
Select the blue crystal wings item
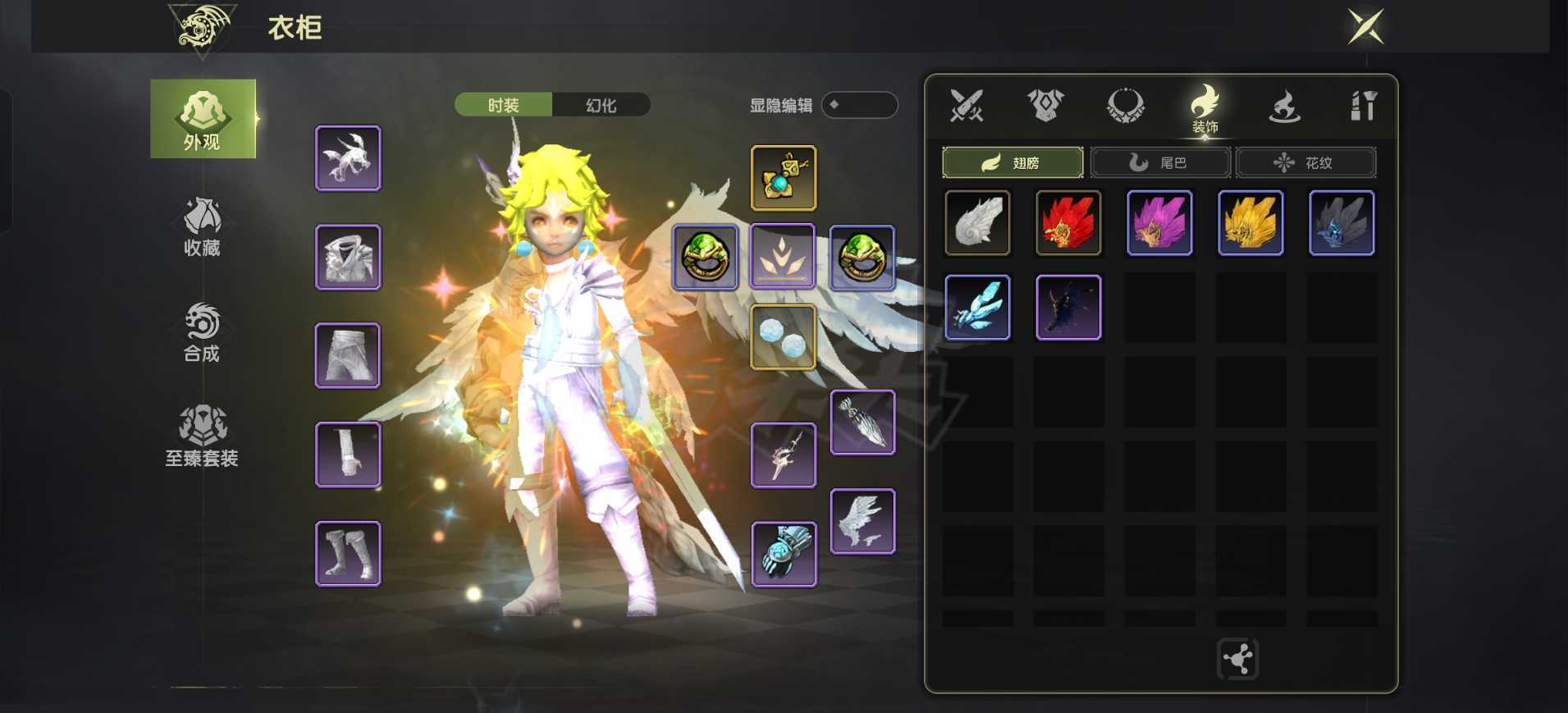click(x=977, y=308)
